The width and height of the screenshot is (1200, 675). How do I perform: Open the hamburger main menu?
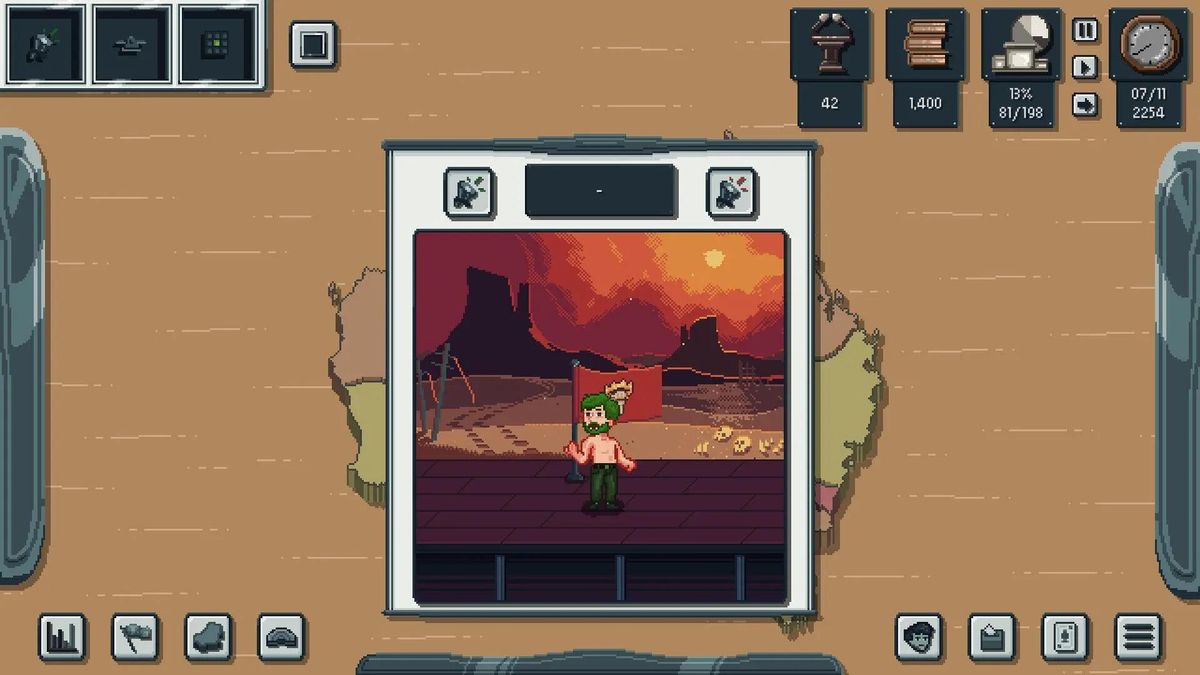coord(1138,637)
